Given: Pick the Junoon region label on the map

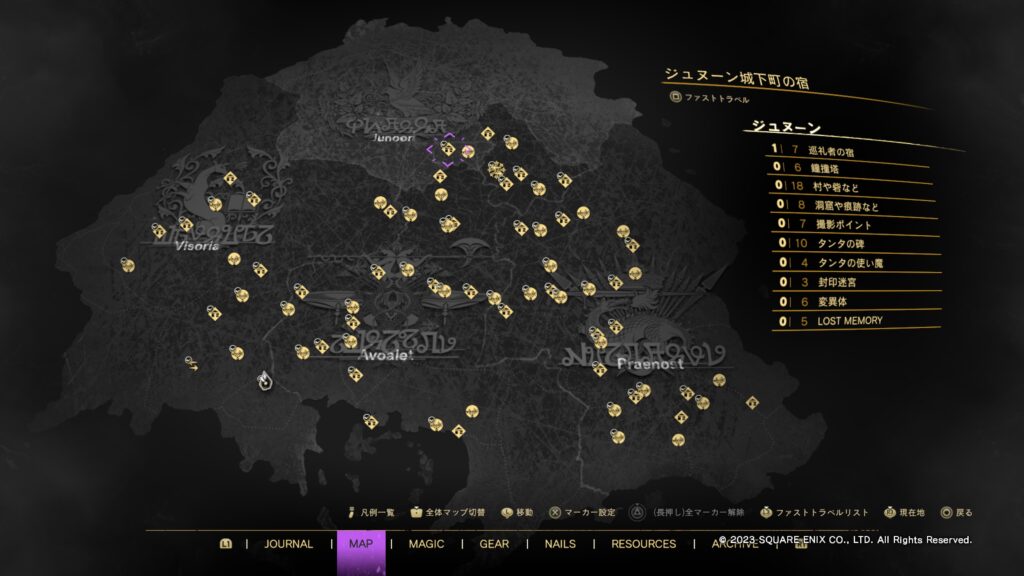Looking at the screenshot, I should pyautogui.click(x=392, y=138).
